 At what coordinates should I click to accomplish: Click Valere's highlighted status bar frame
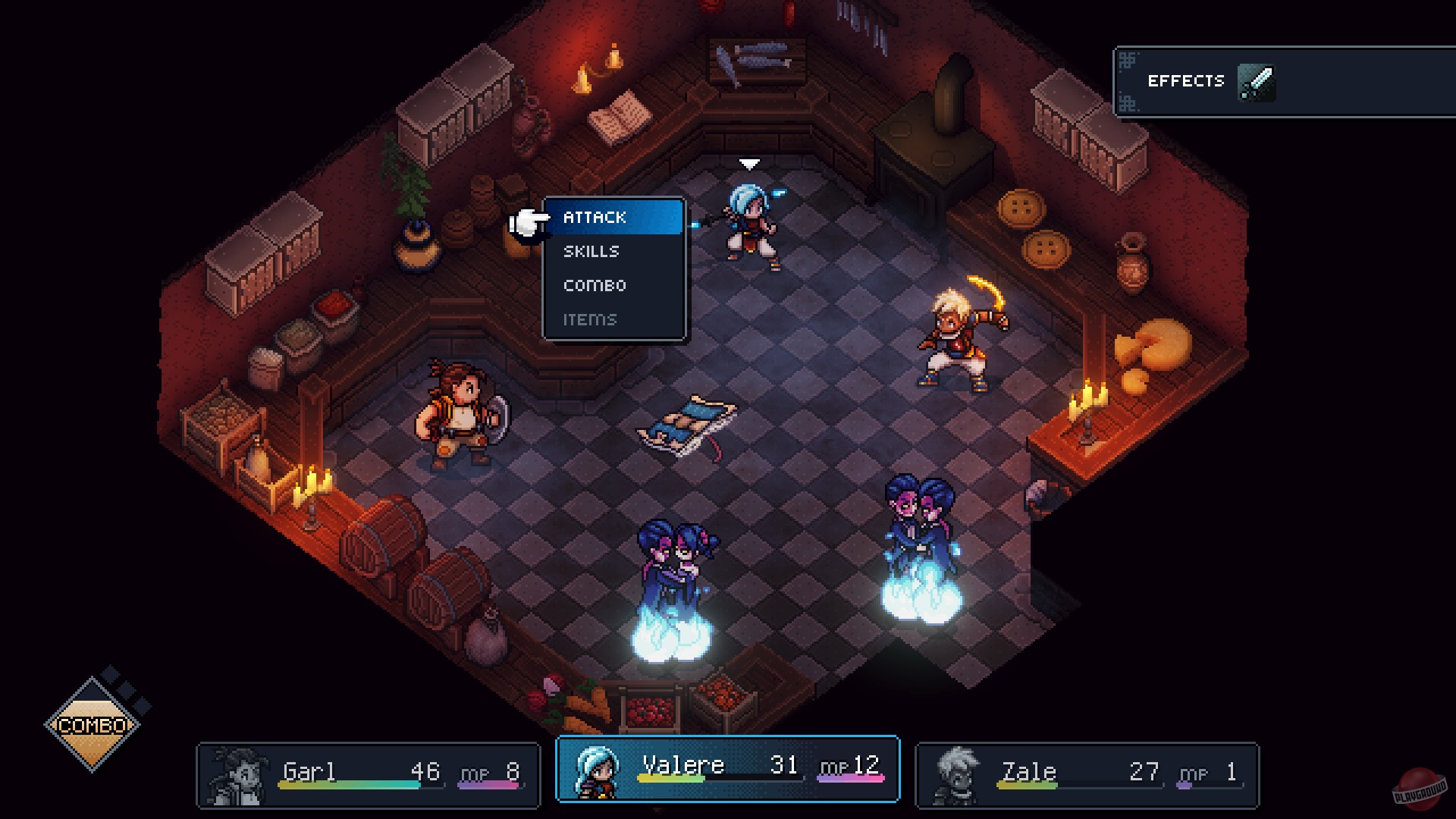click(x=727, y=770)
